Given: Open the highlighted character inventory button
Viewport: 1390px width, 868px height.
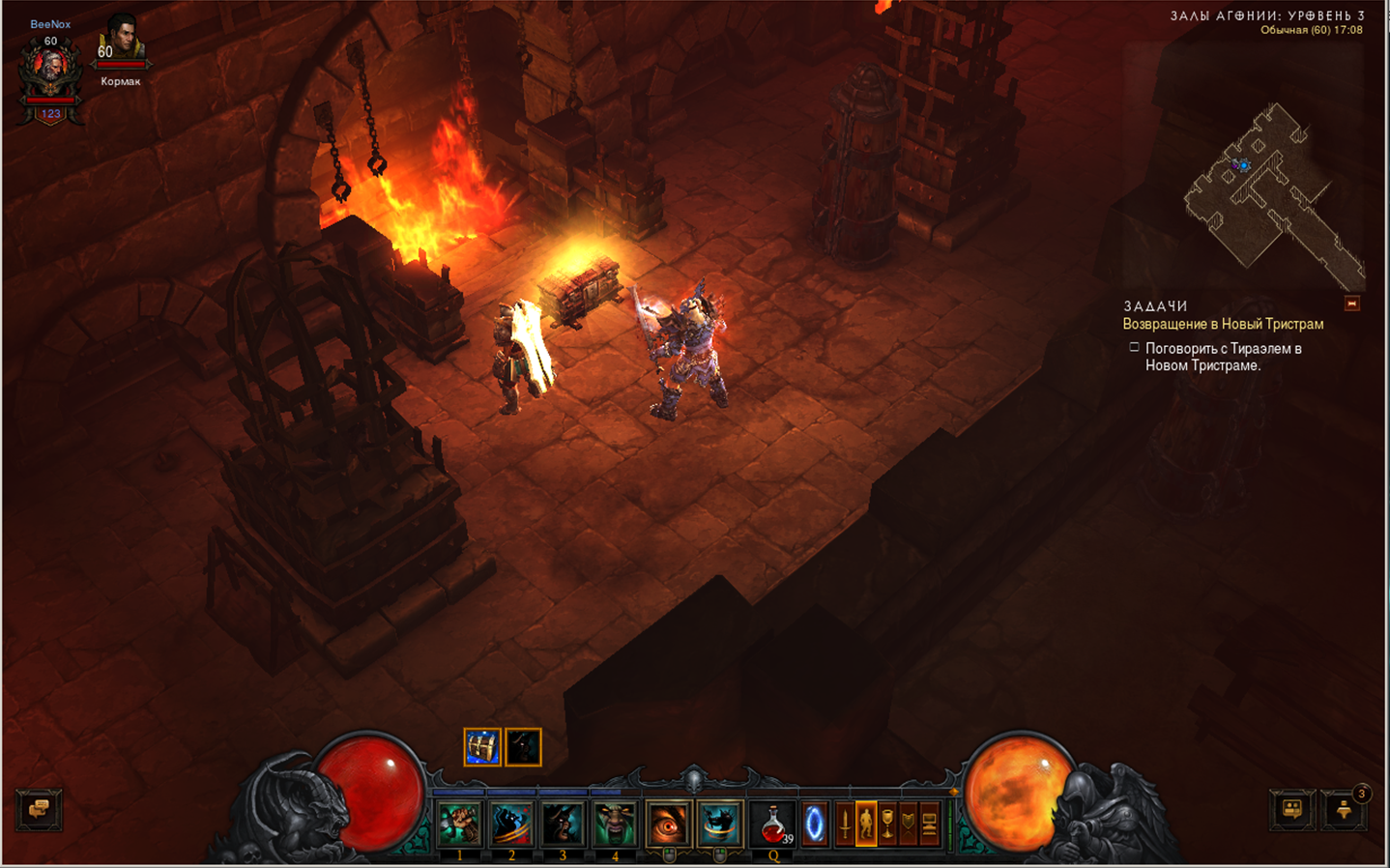Looking at the screenshot, I should 866,825.
